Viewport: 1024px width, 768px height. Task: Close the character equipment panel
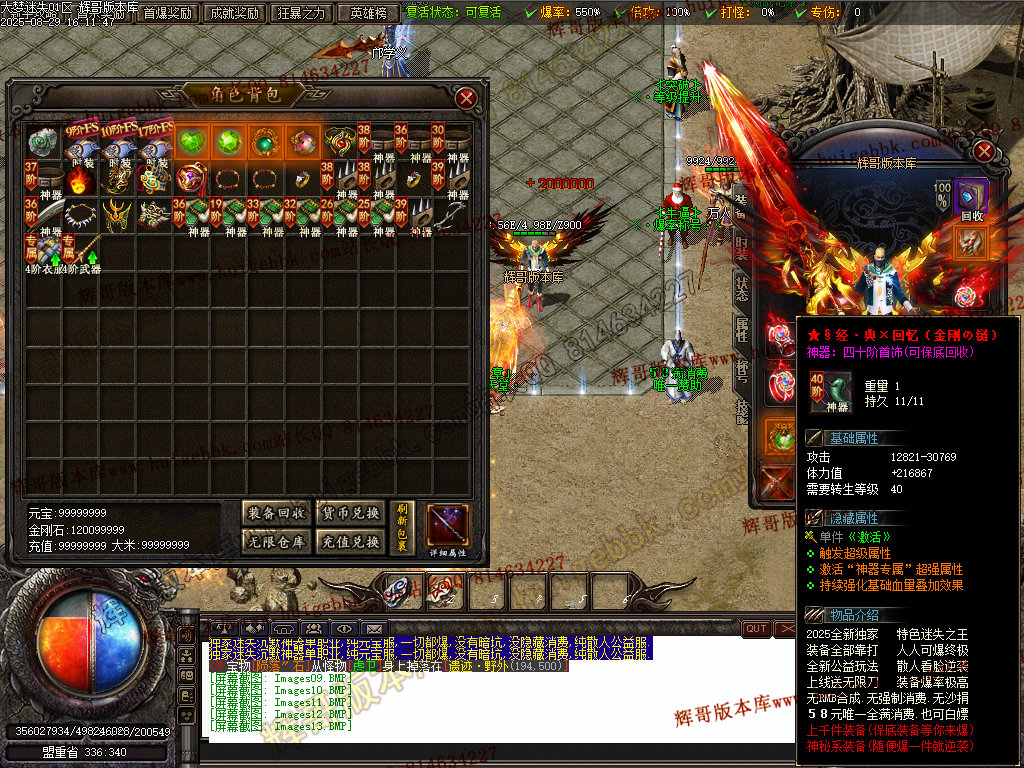point(984,151)
